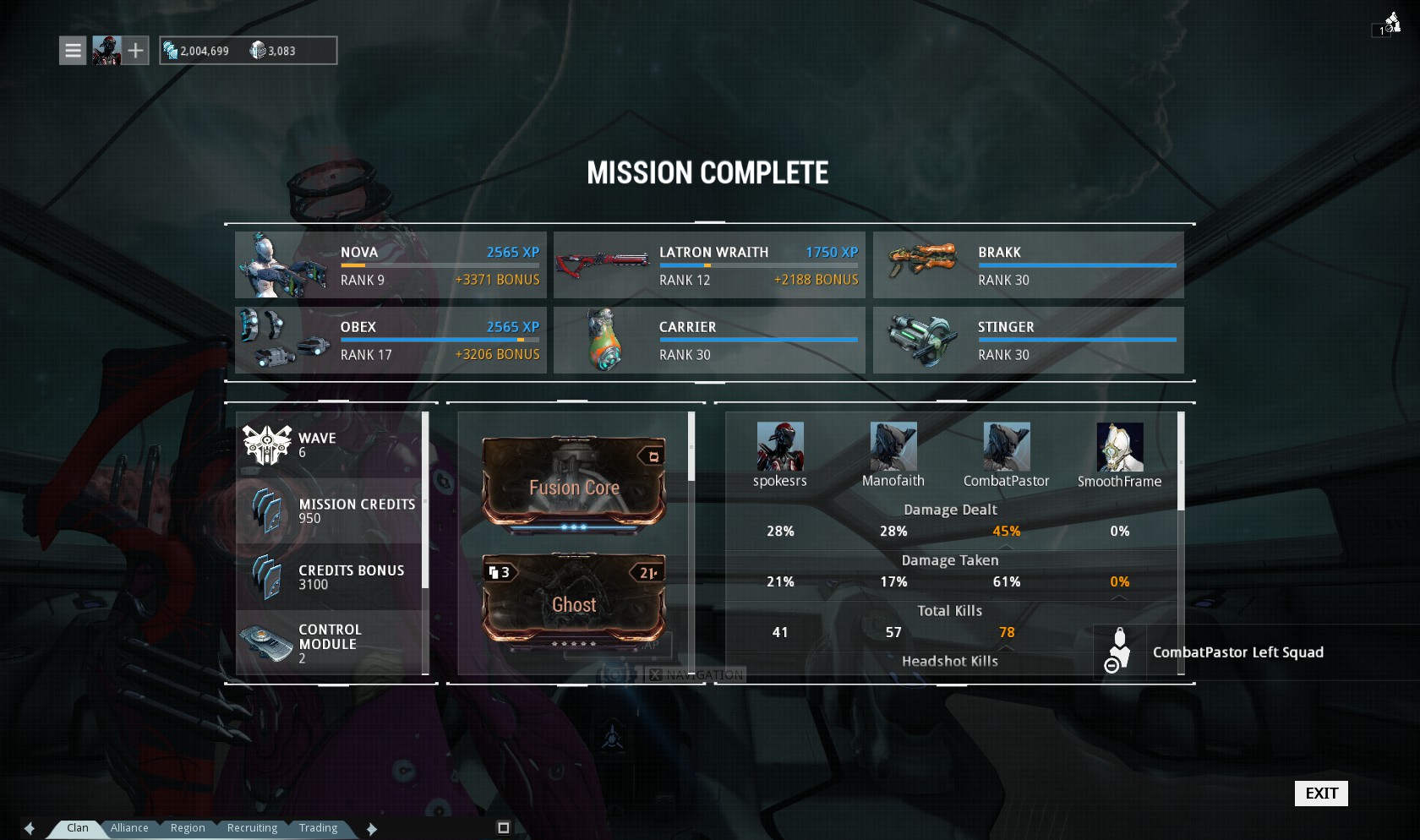Select CombatPastor player avatar
The height and width of the screenshot is (840, 1420).
tap(1007, 446)
